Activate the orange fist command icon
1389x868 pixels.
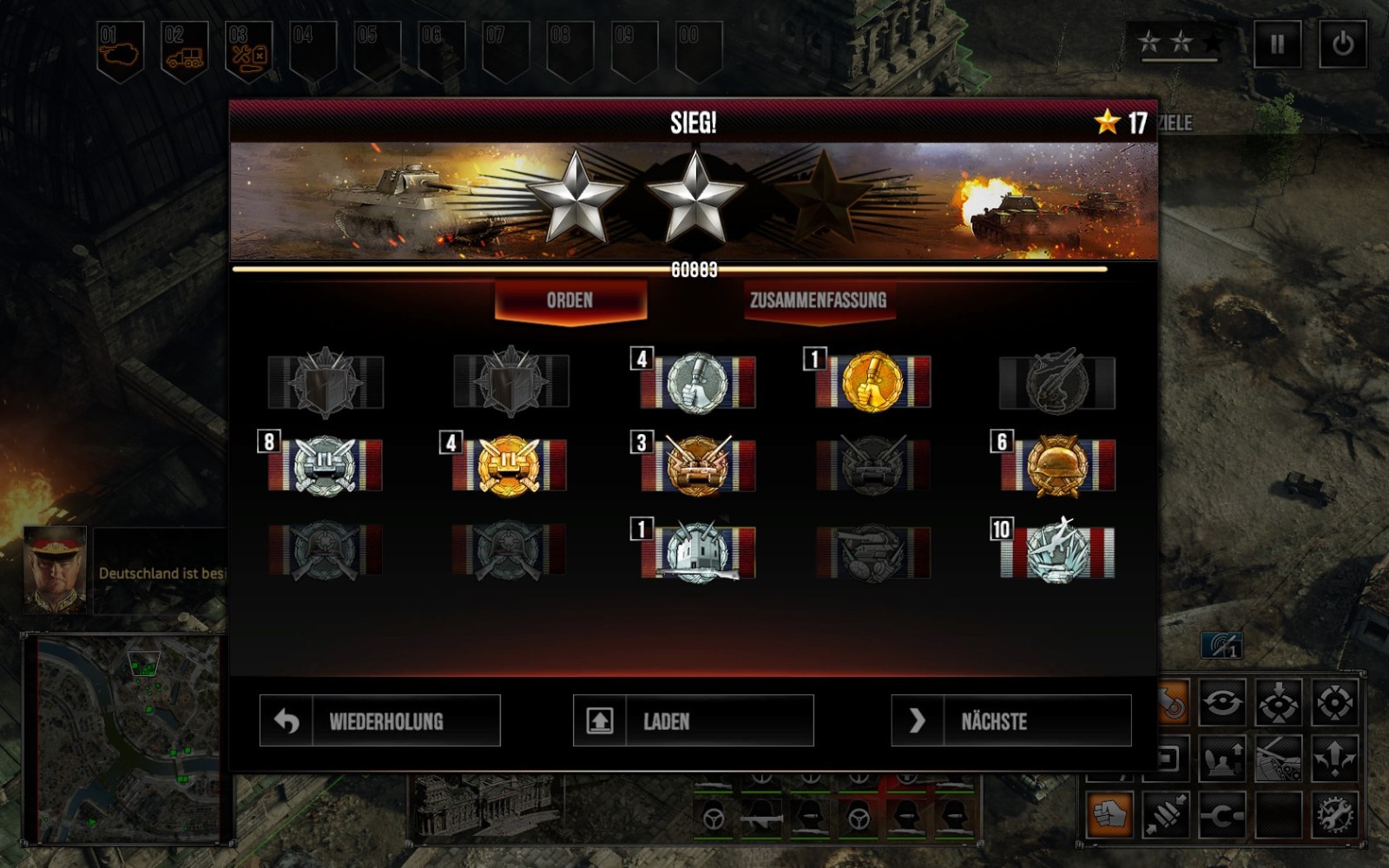point(1109,814)
